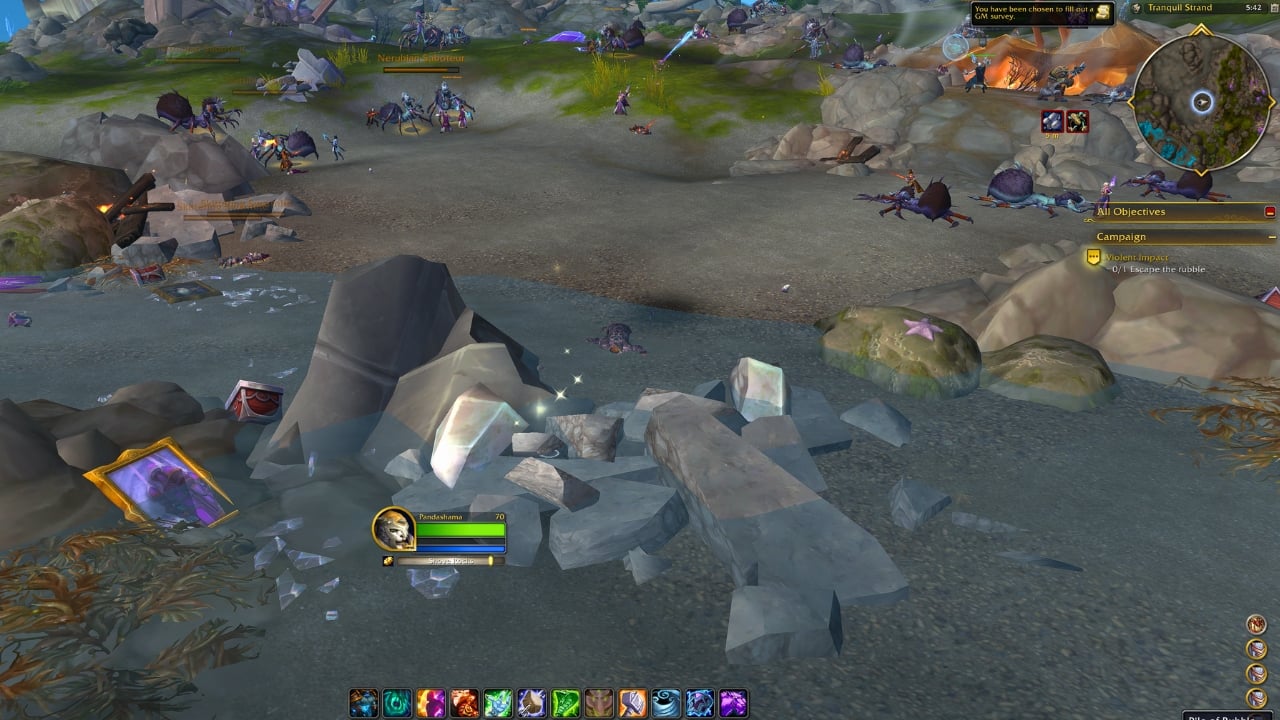Click the purple spell icon at the action bar's end
1280x720 pixels.
731,701
